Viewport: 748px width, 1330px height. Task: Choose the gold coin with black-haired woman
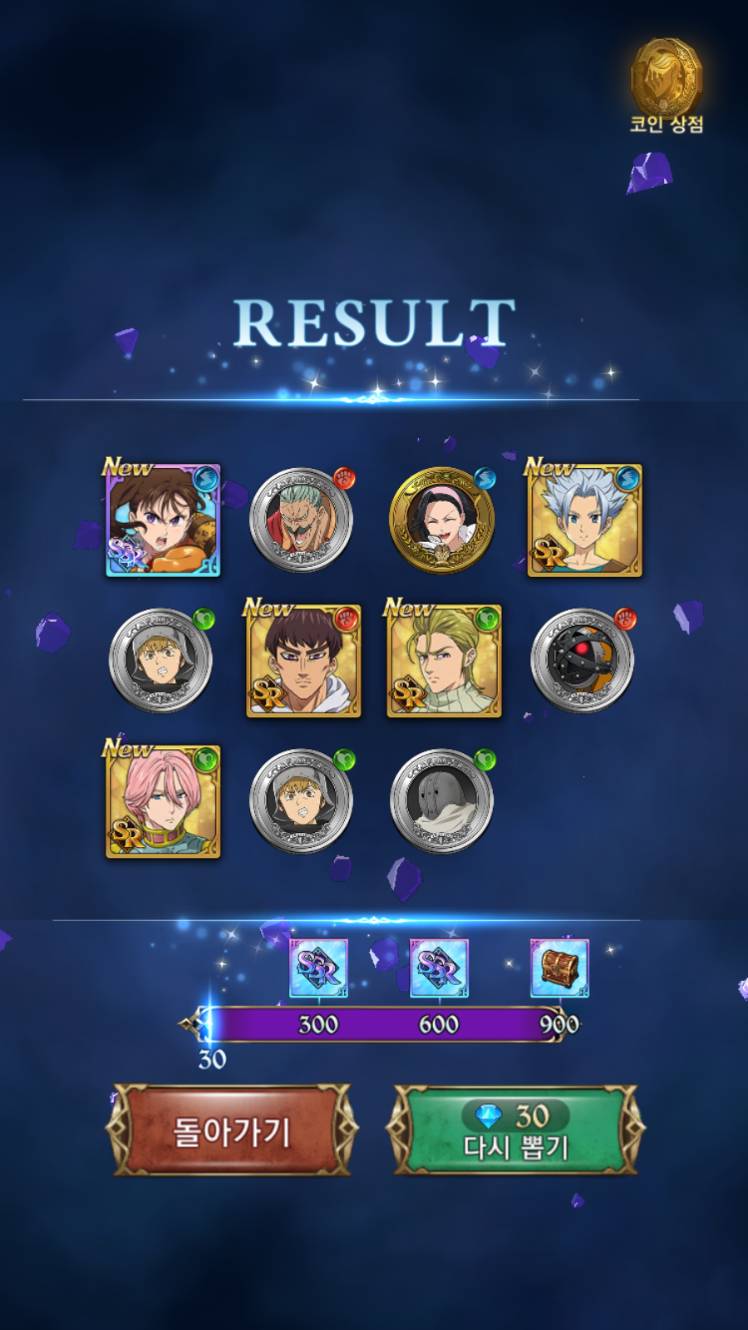[x=442, y=520]
